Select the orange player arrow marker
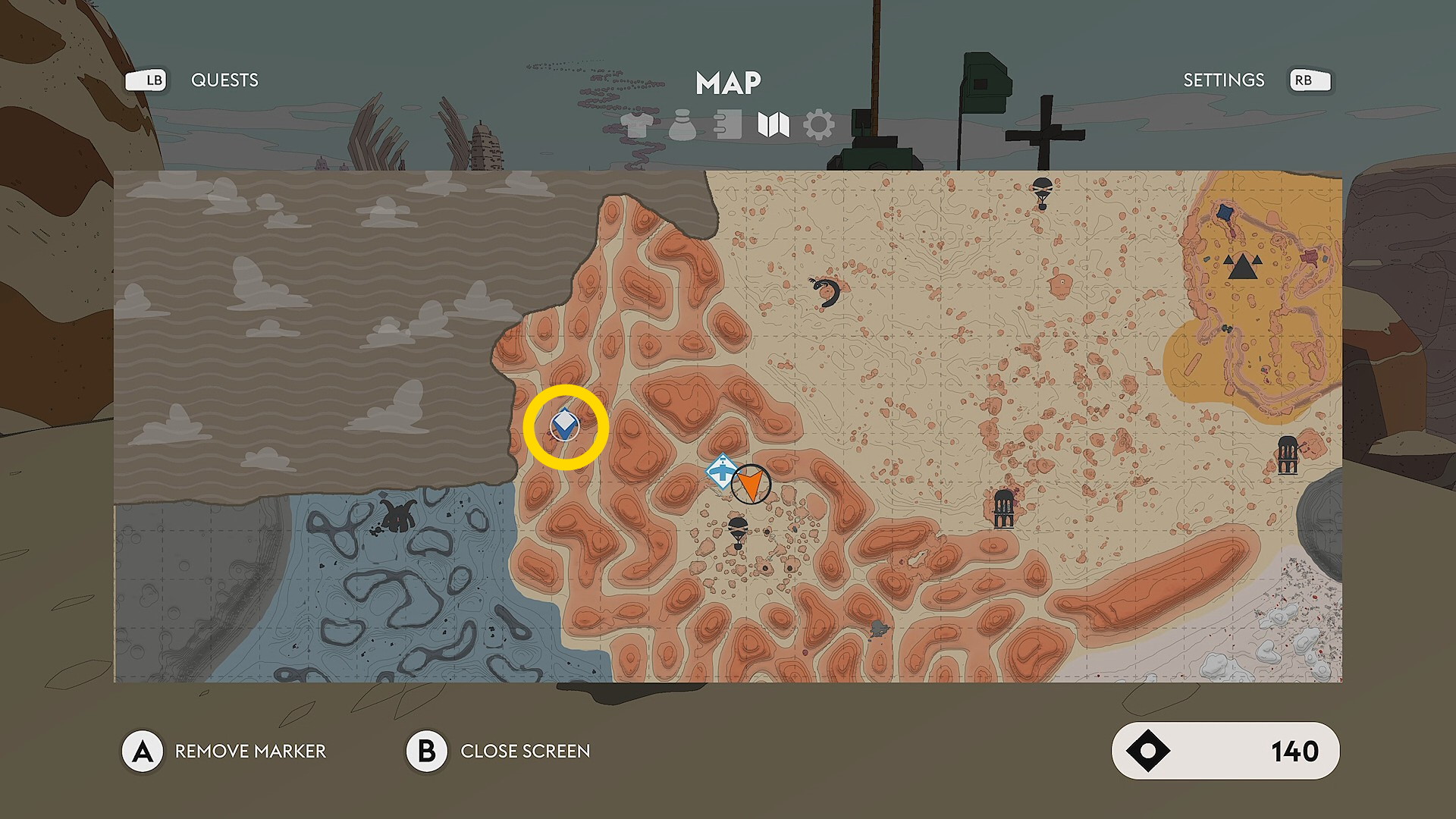 coord(751,485)
